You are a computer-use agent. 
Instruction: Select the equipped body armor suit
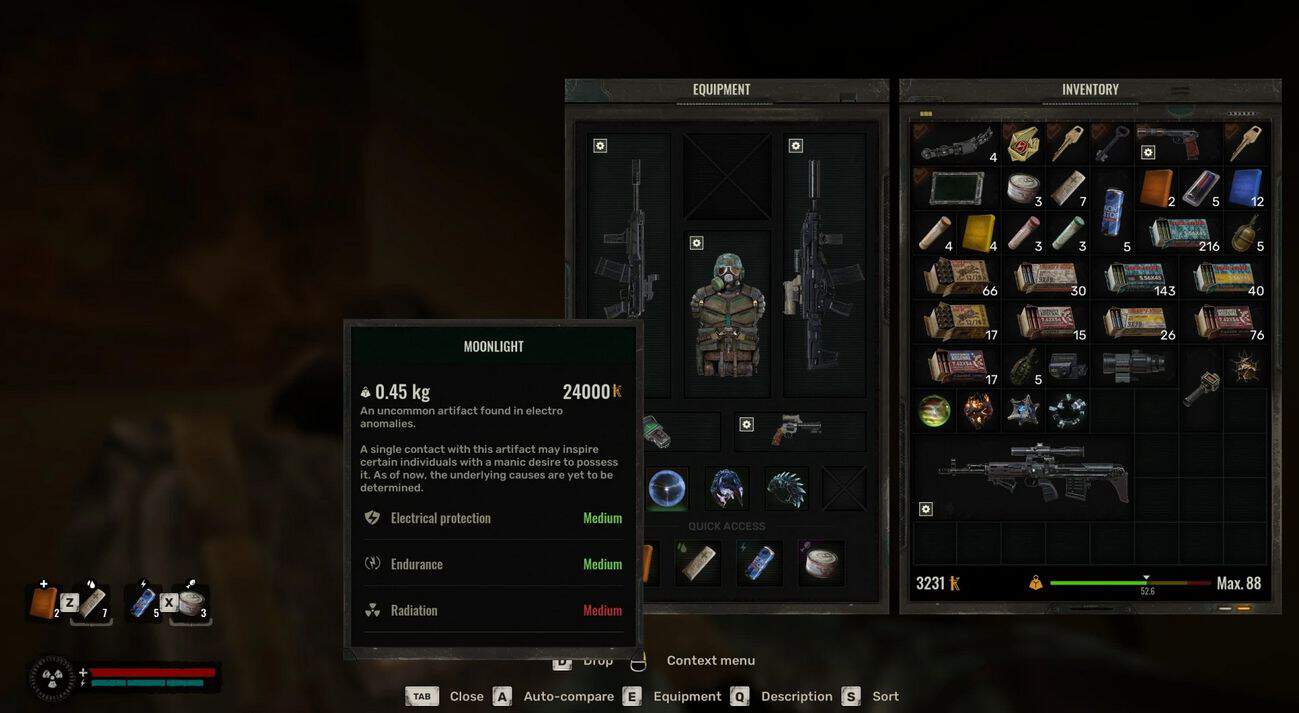[727, 312]
